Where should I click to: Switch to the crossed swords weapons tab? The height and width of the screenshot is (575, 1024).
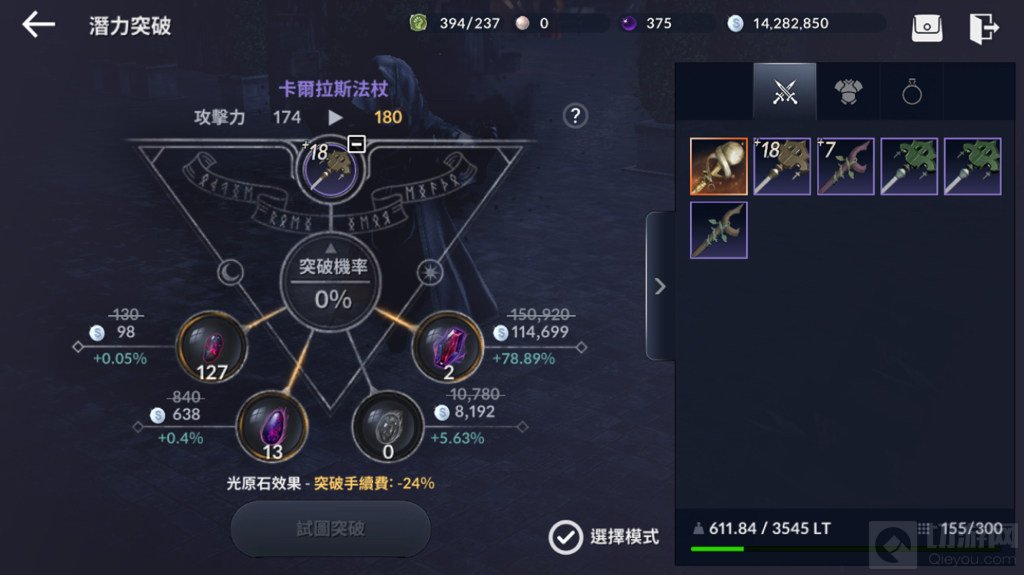(785, 93)
